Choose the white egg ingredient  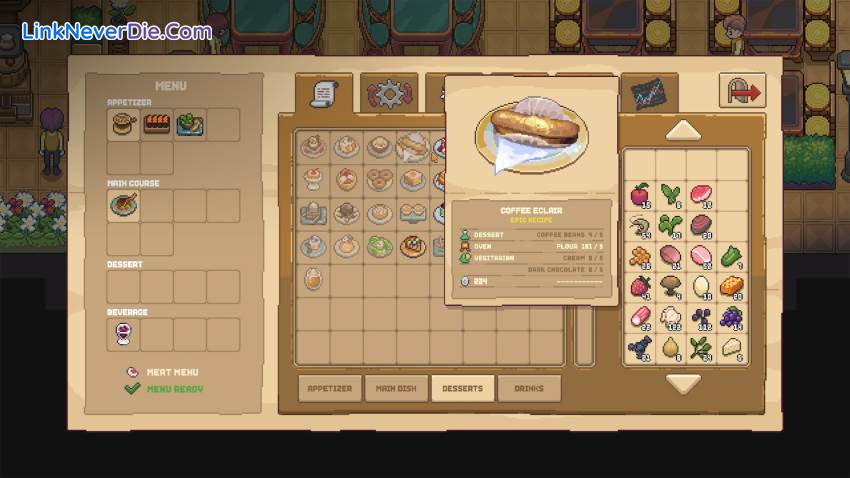701,287
